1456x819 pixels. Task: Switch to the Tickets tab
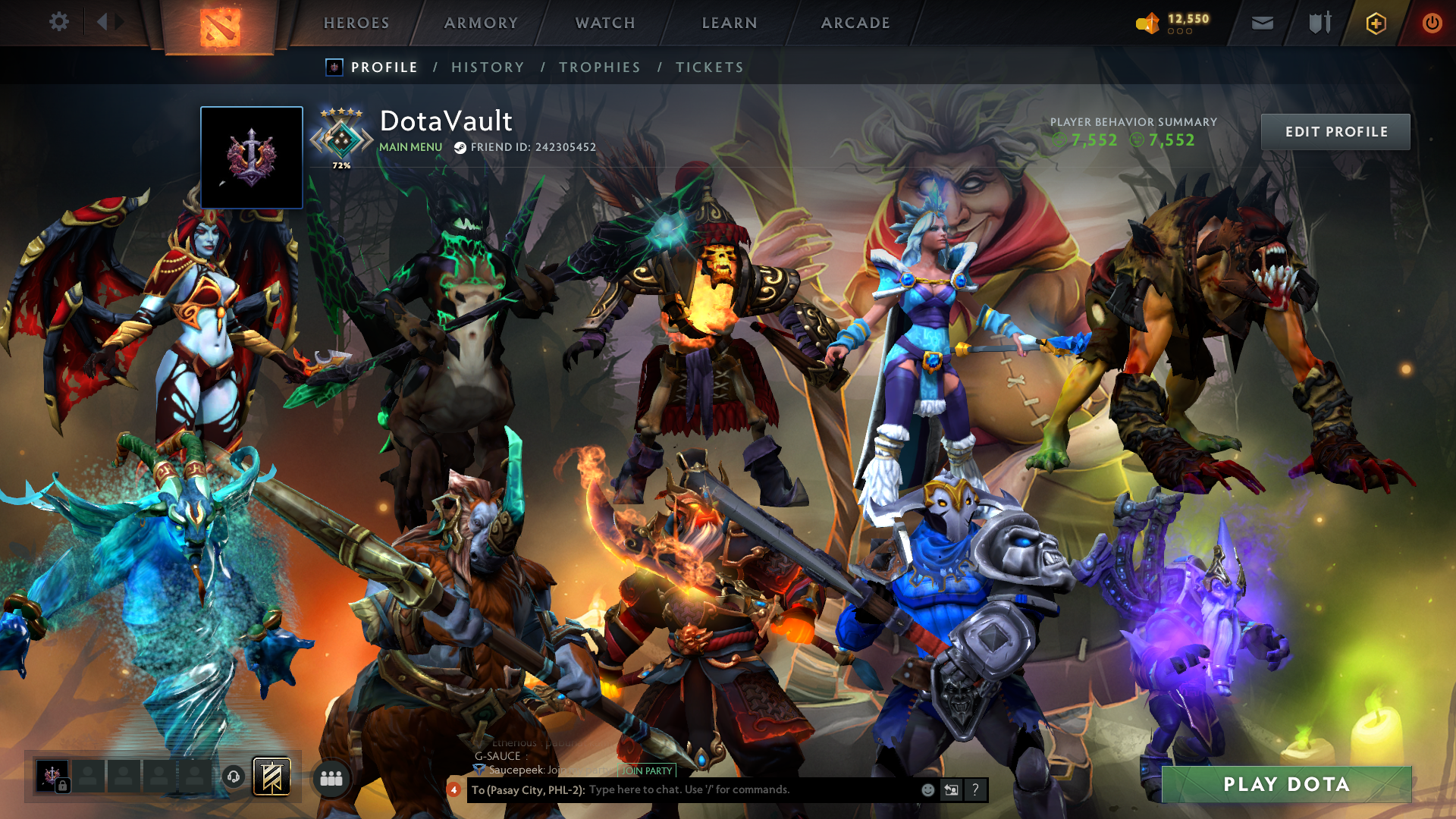pyautogui.click(x=710, y=67)
